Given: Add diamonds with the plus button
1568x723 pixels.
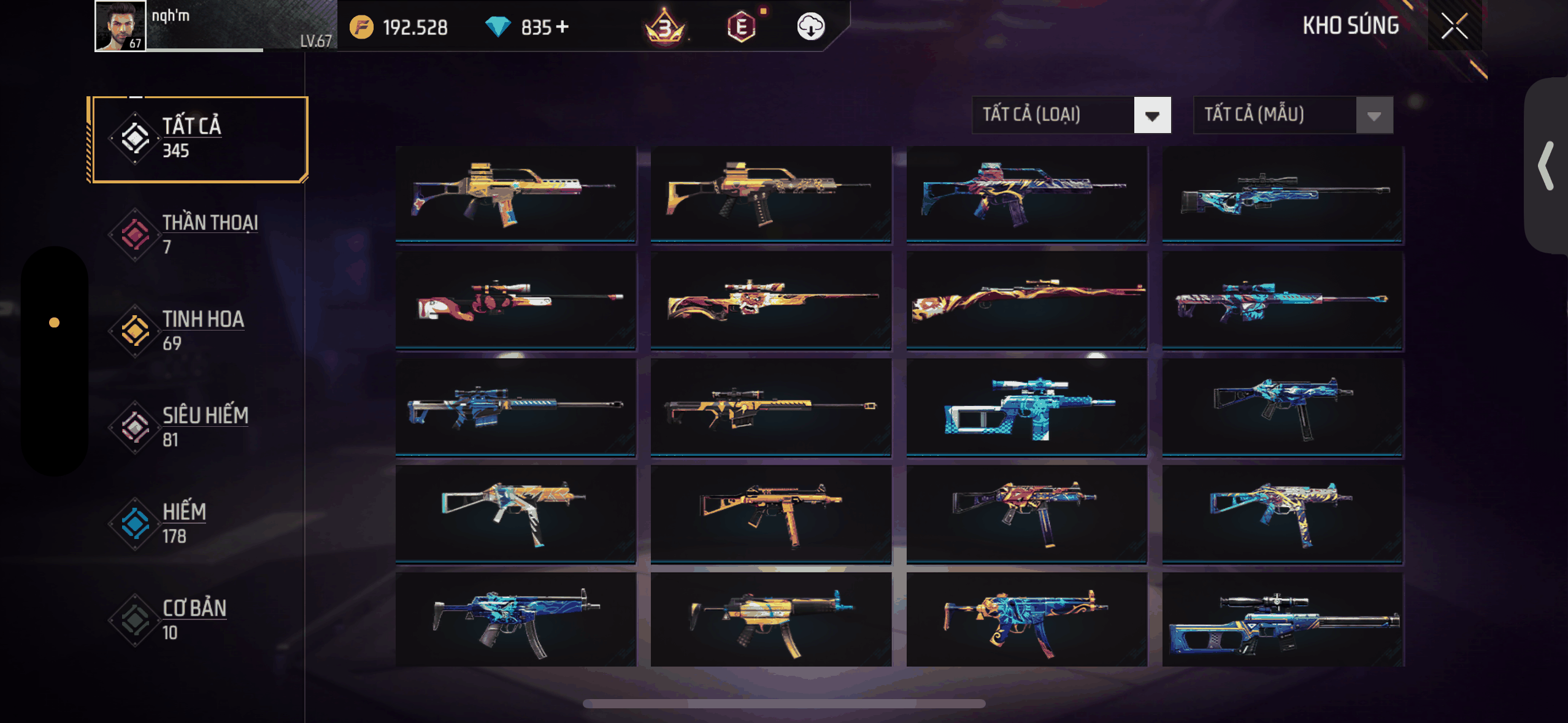Looking at the screenshot, I should point(563,27).
